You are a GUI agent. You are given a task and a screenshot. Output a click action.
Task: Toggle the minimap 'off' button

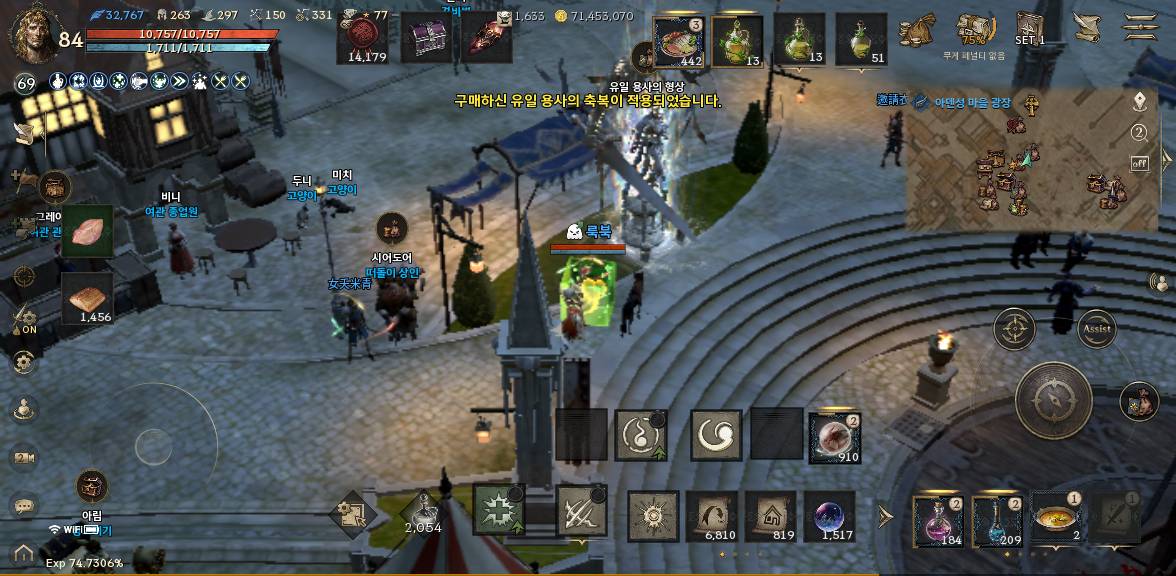coord(1139,163)
